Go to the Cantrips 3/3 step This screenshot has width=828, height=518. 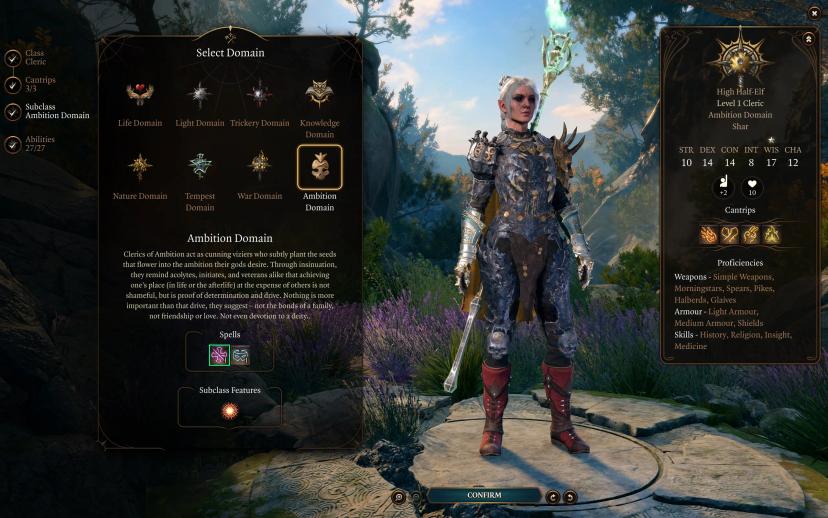click(12, 86)
